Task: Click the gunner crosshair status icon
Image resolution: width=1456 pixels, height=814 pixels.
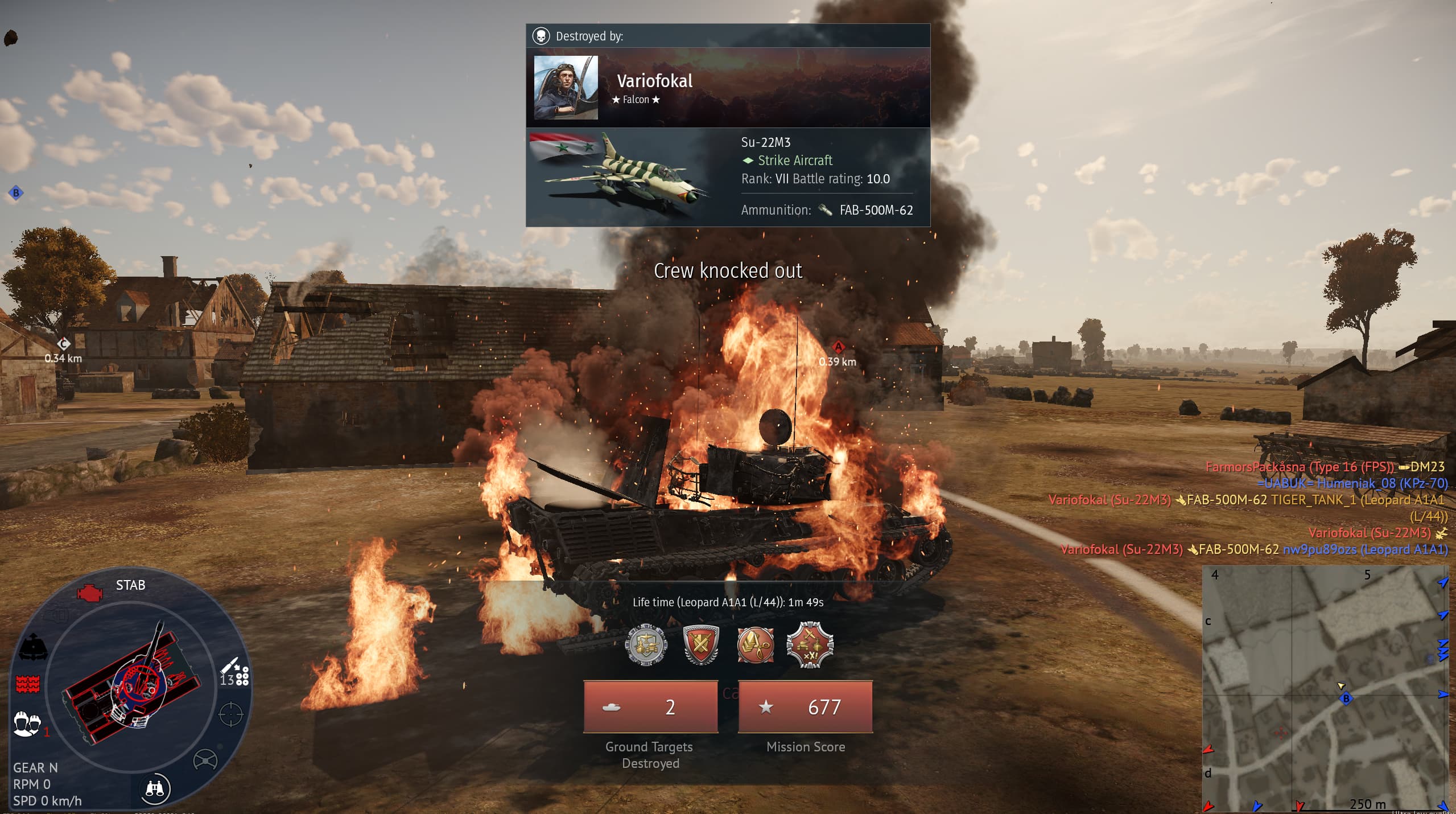Action: [230, 714]
